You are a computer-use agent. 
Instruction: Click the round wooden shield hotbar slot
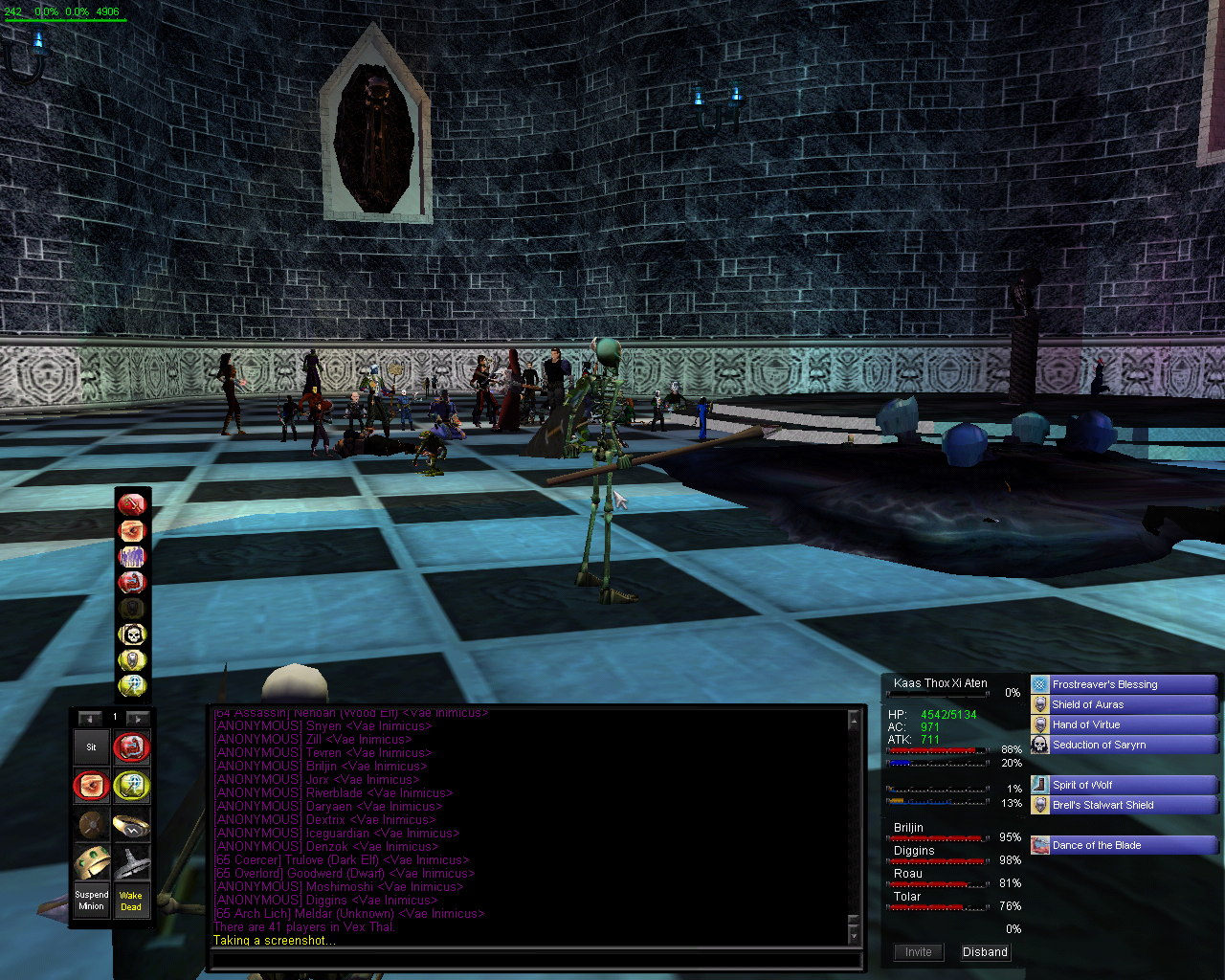click(92, 825)
